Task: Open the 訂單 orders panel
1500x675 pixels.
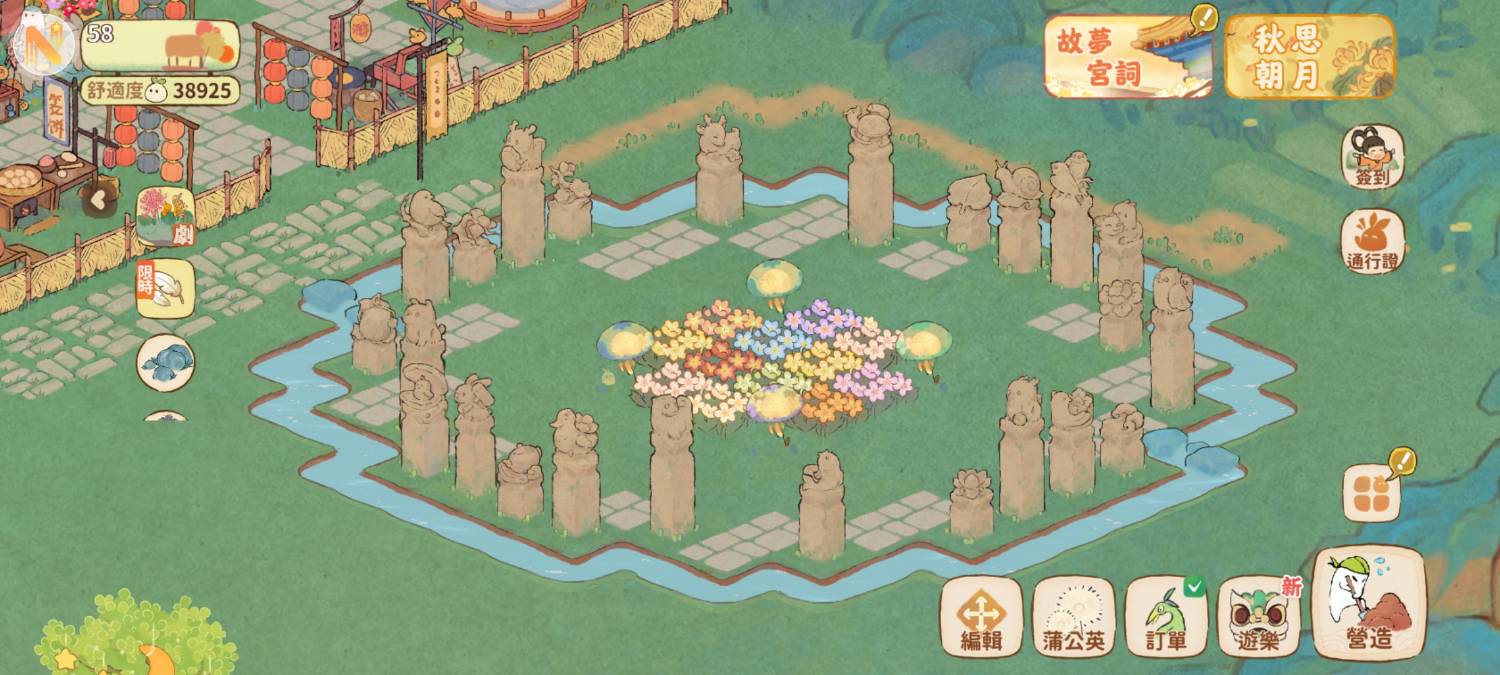Action: click(1166, 616)
